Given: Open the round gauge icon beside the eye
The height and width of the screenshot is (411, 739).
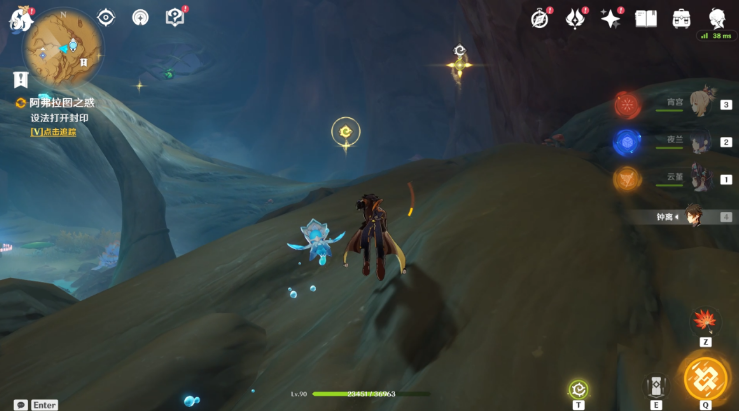Looking at the screenshot, I should (x=140, y=18).
